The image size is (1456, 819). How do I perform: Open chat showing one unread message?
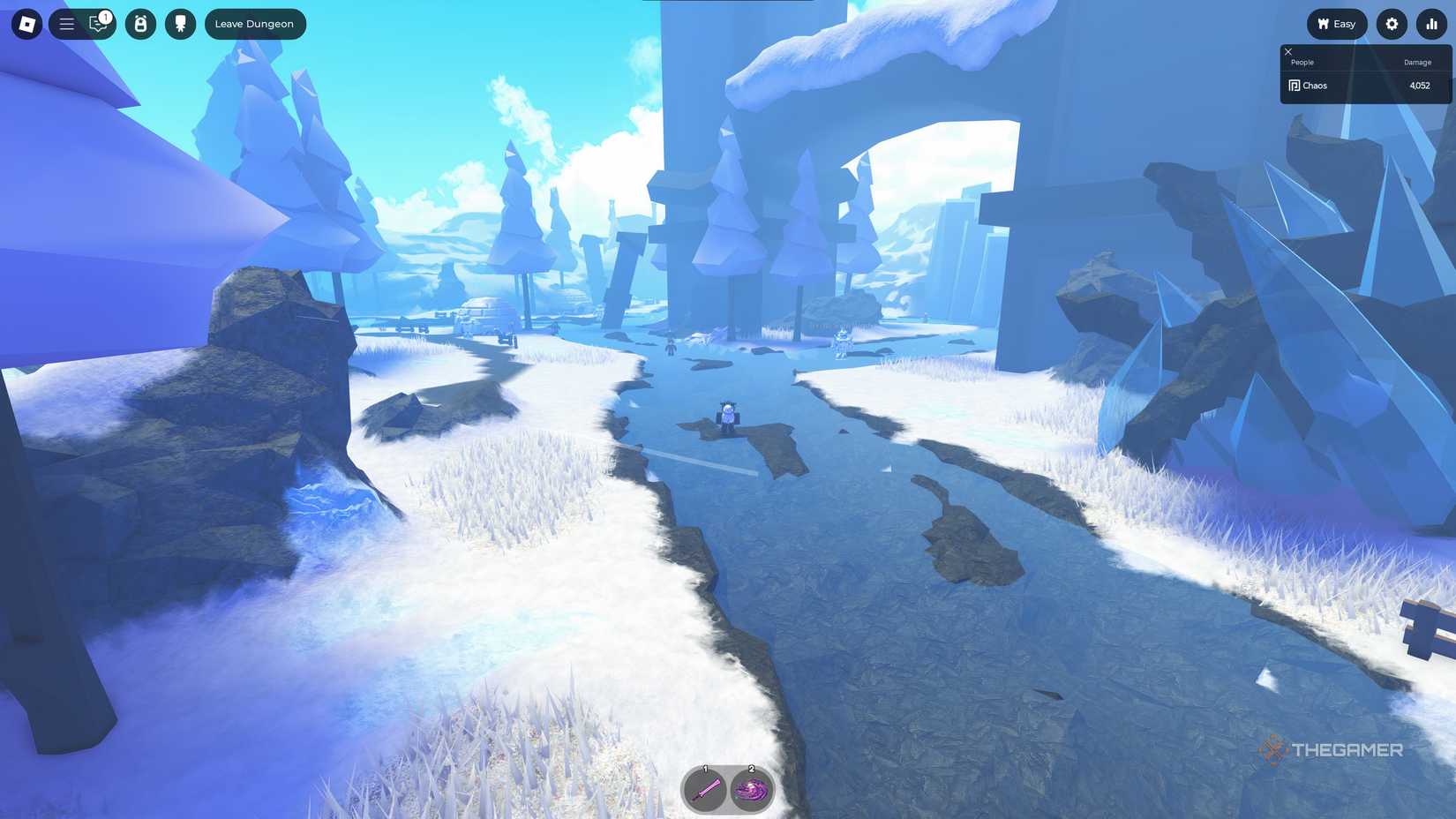pyautogui.click(x=97, y=24)
